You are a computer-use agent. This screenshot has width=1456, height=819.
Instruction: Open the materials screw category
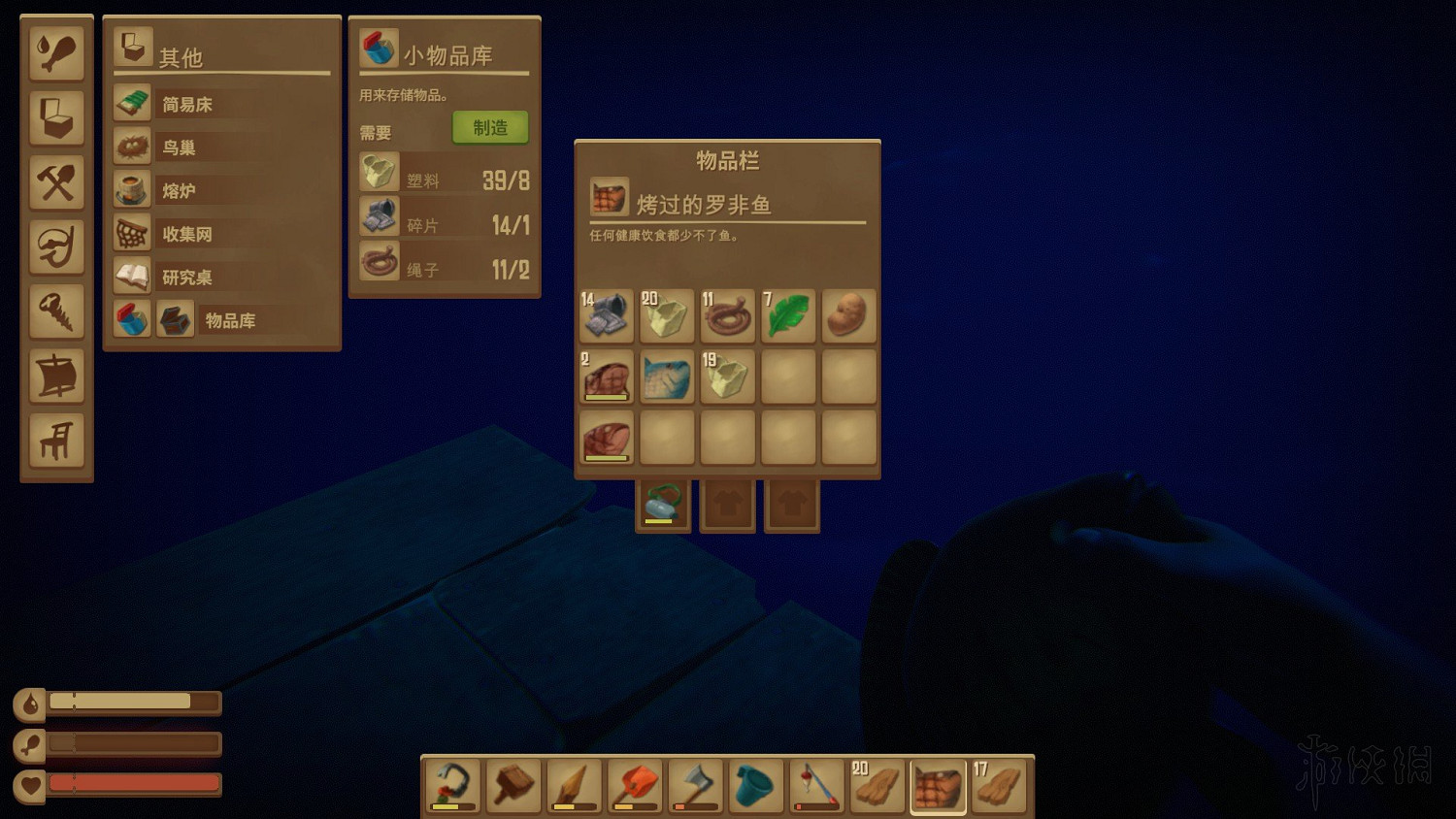57,312
